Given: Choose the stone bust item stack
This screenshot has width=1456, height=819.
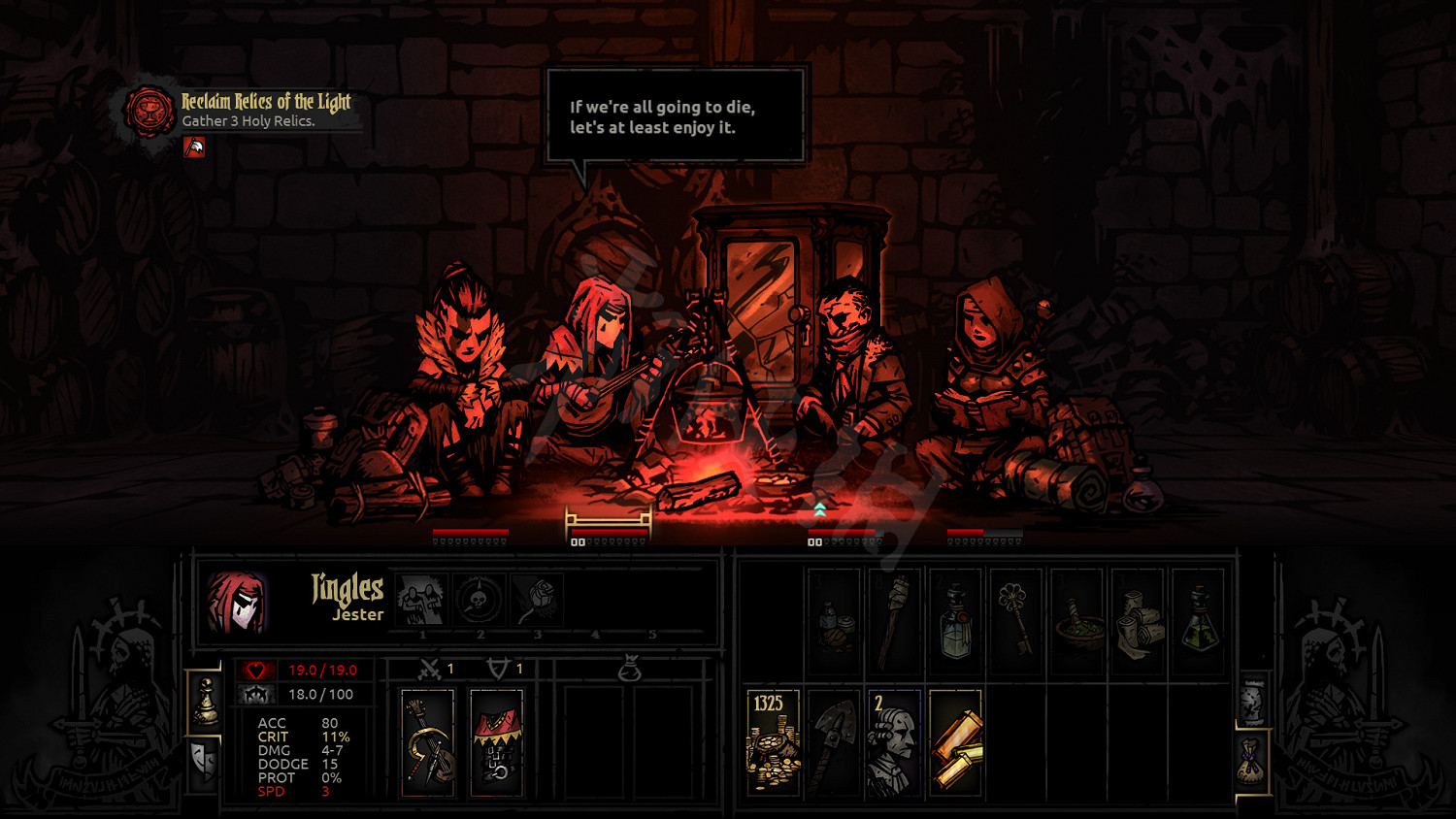Looking at the screenshot, I should pos(894,742).
